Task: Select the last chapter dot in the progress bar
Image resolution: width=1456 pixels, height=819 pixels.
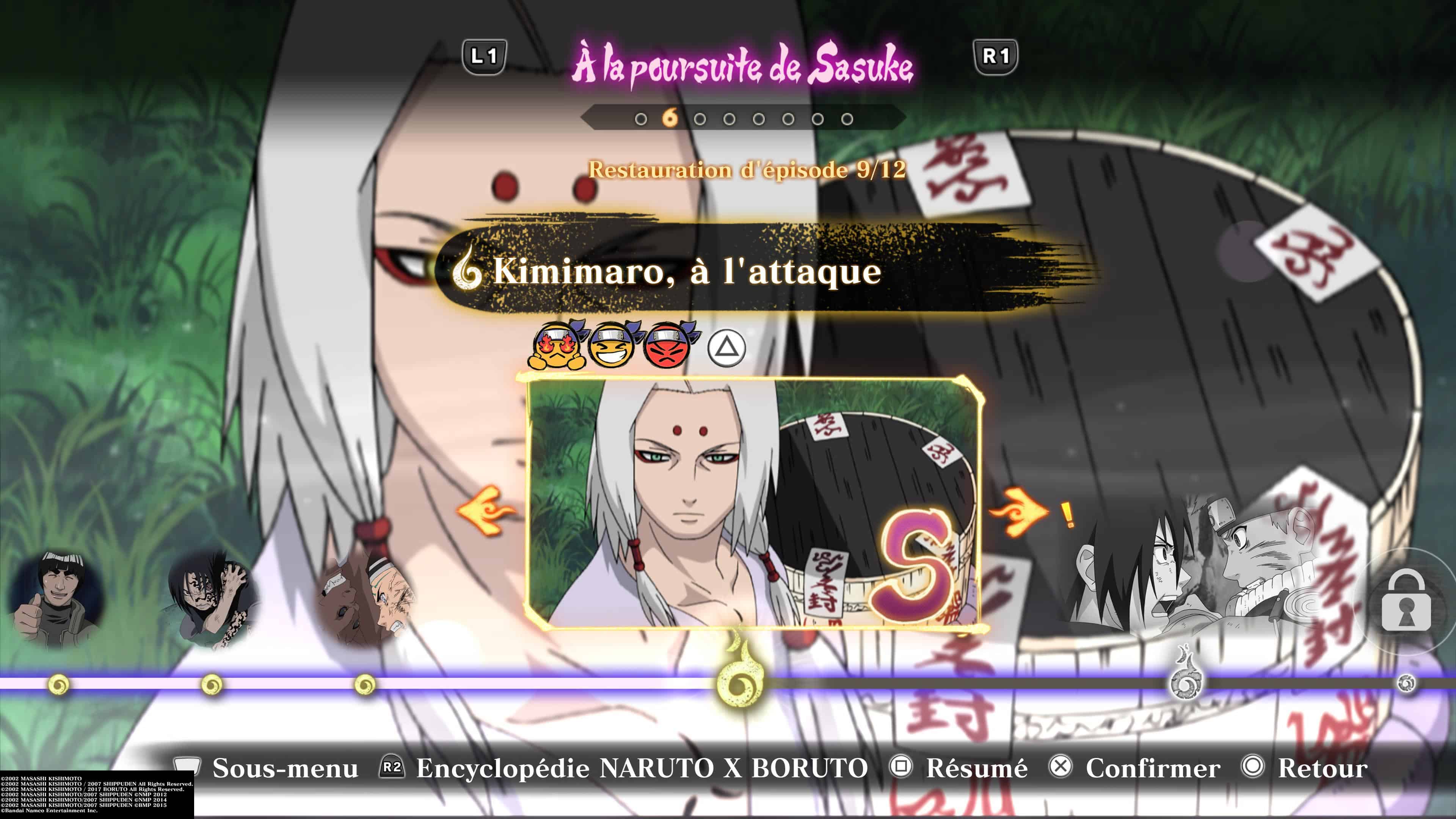Action: click(x=848, y=119)
